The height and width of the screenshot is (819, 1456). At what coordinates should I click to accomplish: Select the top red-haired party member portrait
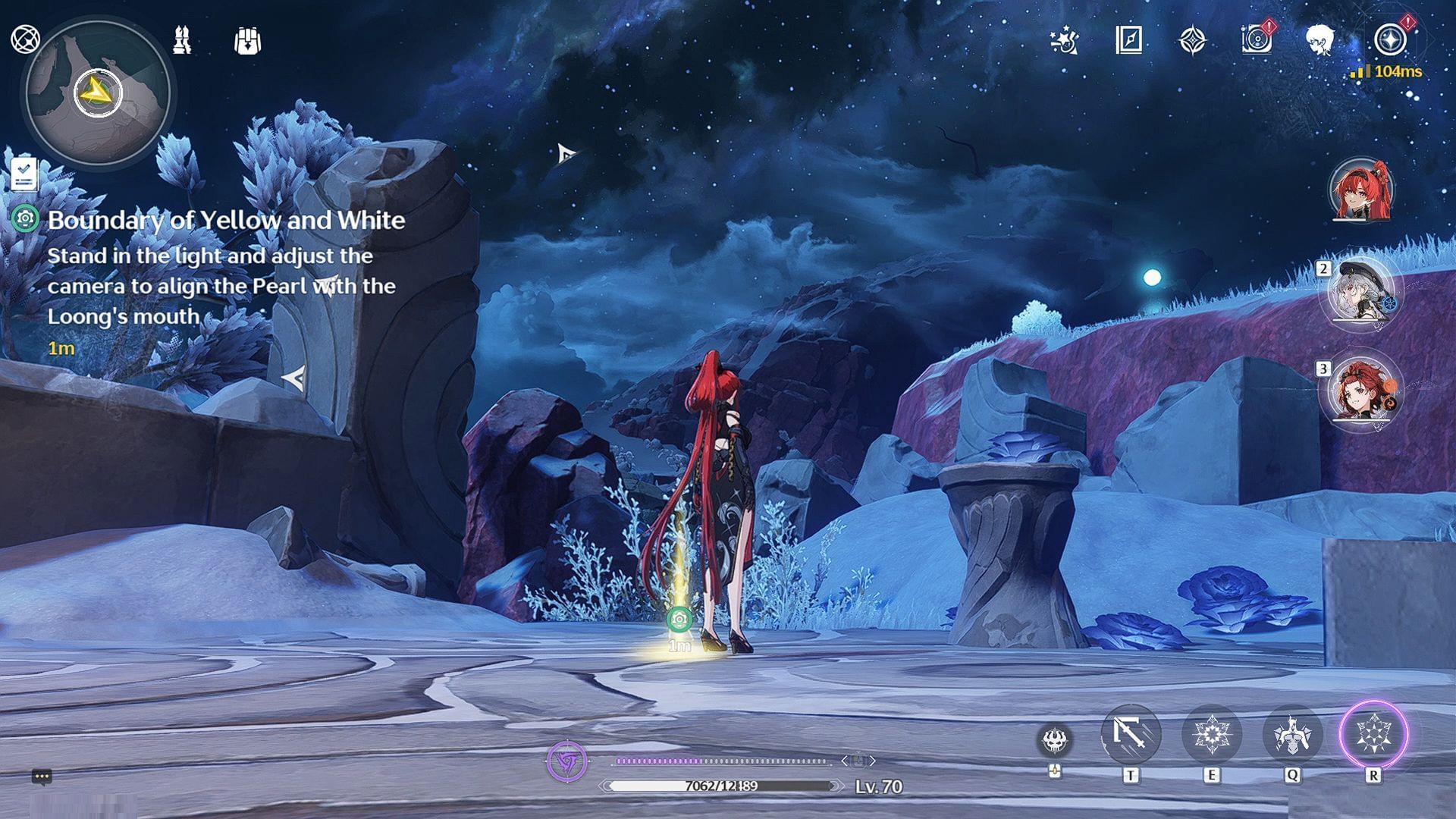pos(1361,190)
